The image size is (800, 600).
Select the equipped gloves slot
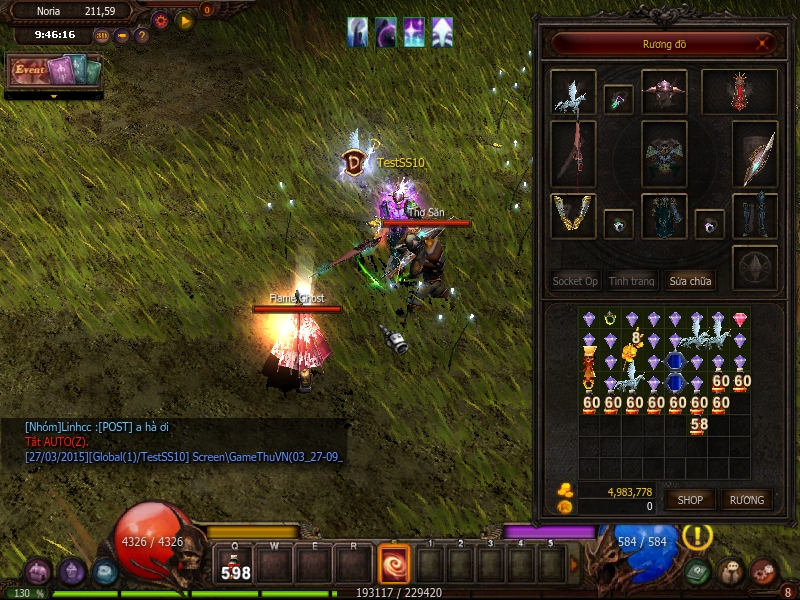click(x=574, y=216)
